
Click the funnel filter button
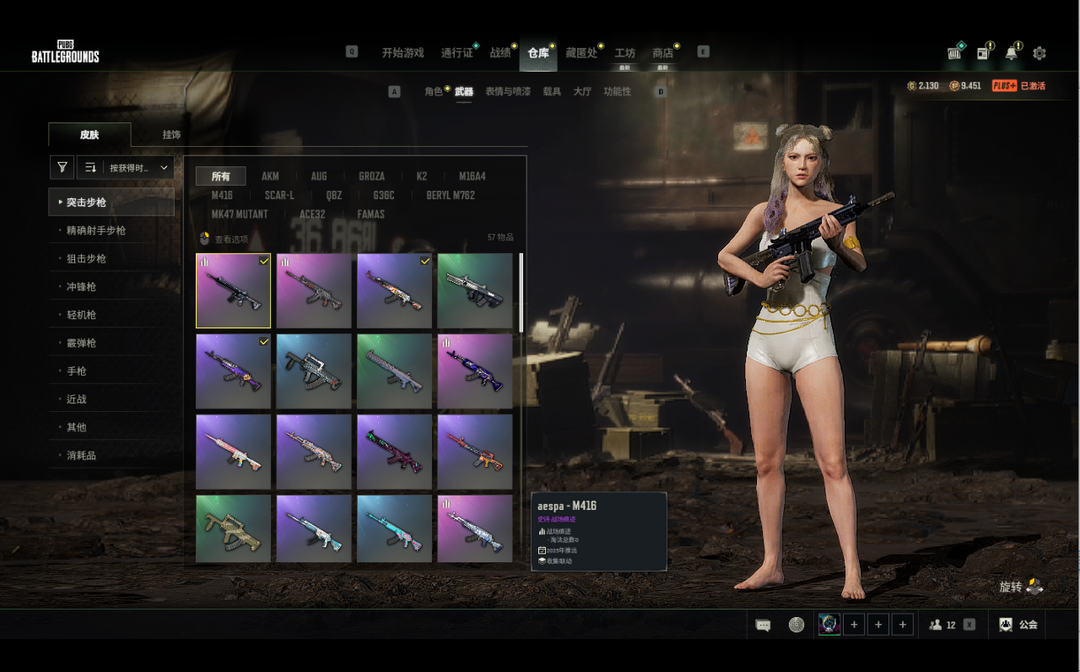pyautogui.click(x=62, y=168)
